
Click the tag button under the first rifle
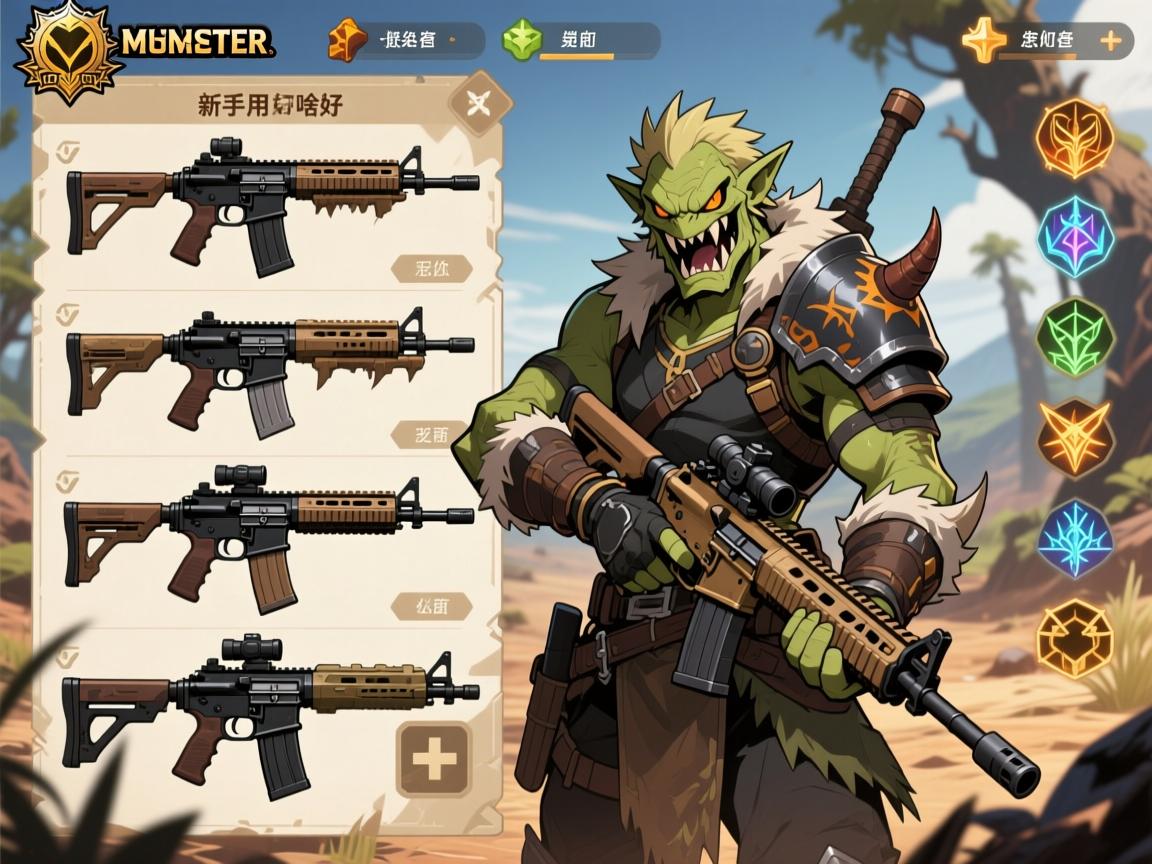[x=431, y=269]
